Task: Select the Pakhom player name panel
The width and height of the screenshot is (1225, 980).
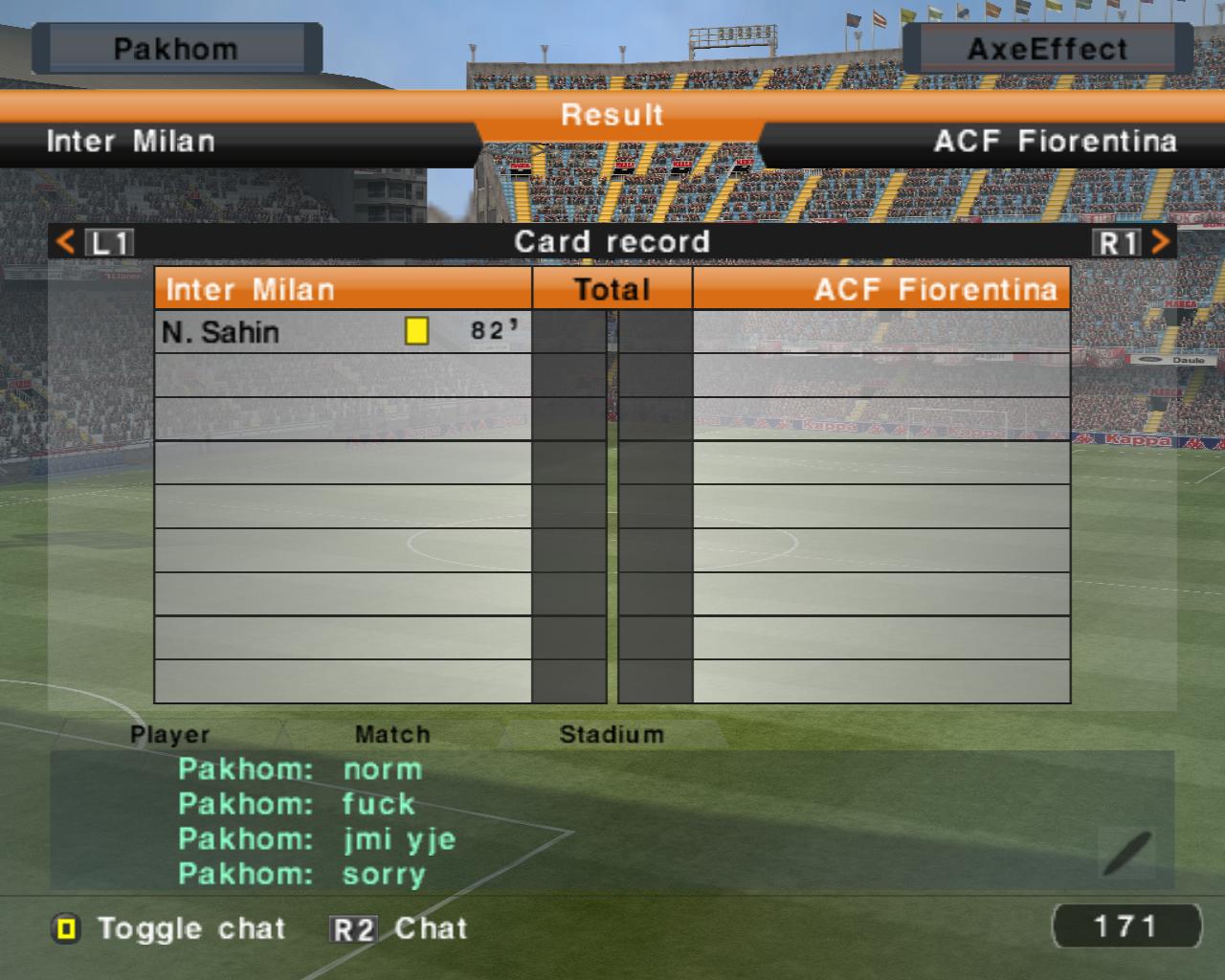Action: point(176,49)
